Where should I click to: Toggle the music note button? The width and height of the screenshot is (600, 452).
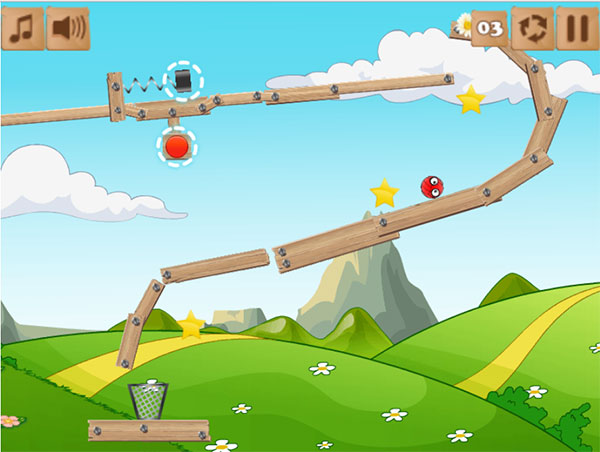click(22, 28)
